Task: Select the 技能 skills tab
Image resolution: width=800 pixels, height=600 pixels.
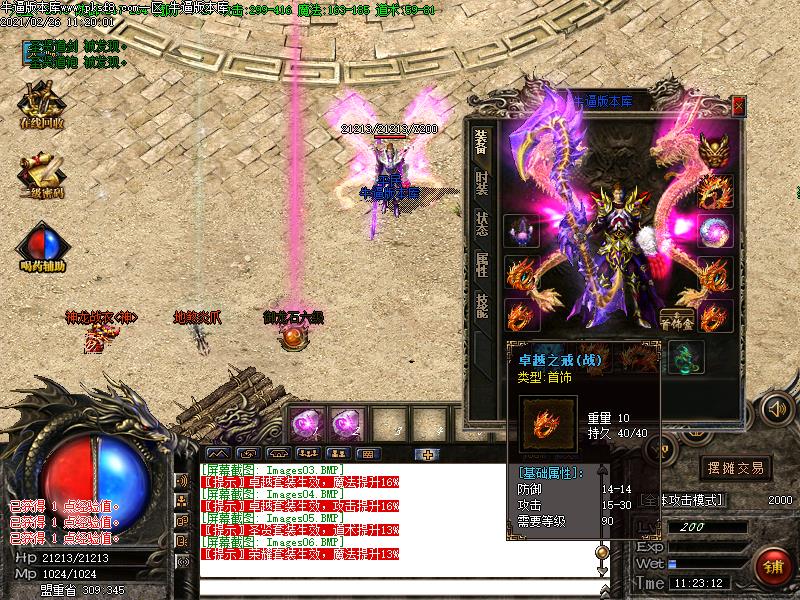Action: coord(481,306)
